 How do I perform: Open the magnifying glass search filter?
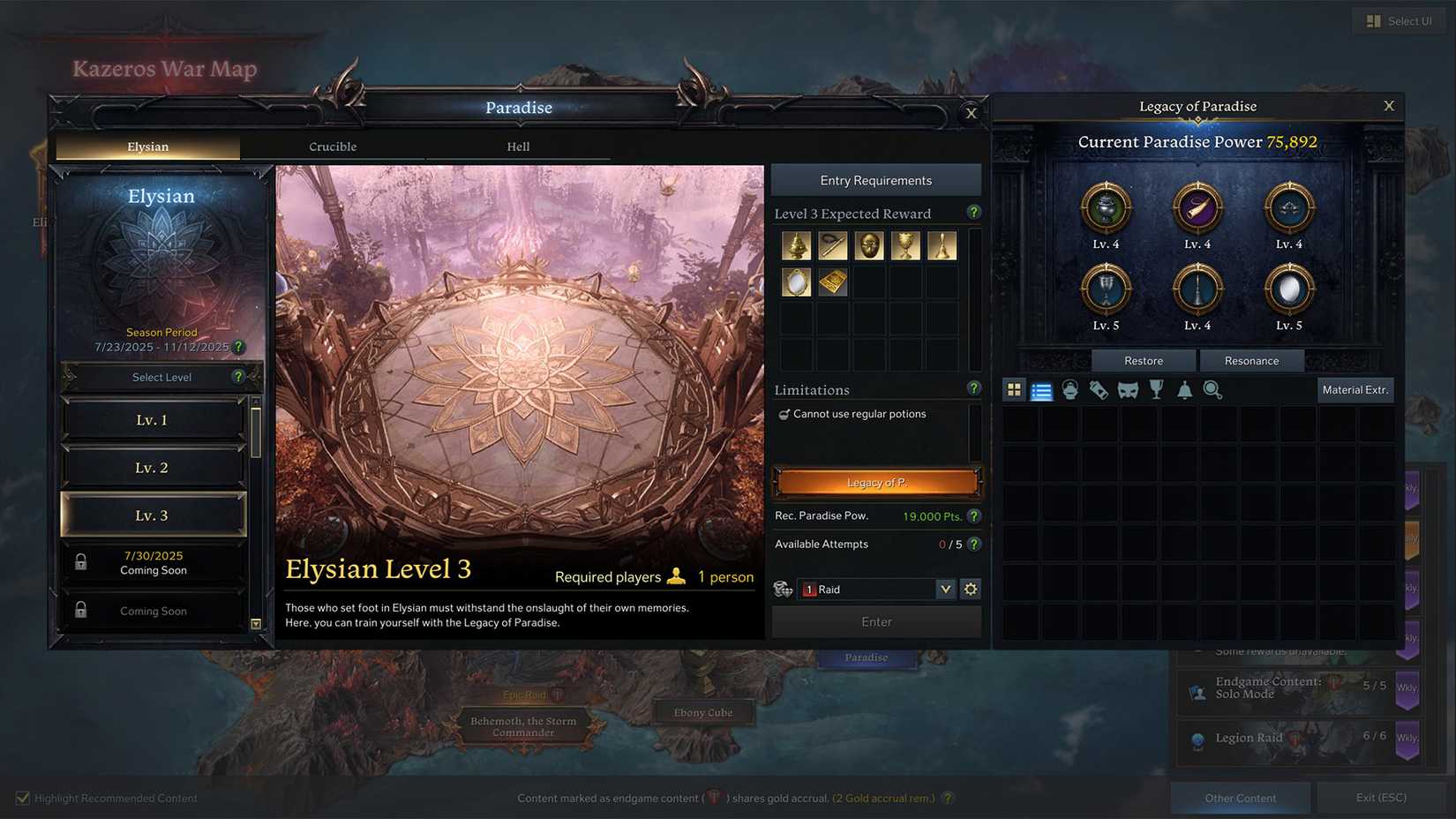(1213, 389)
